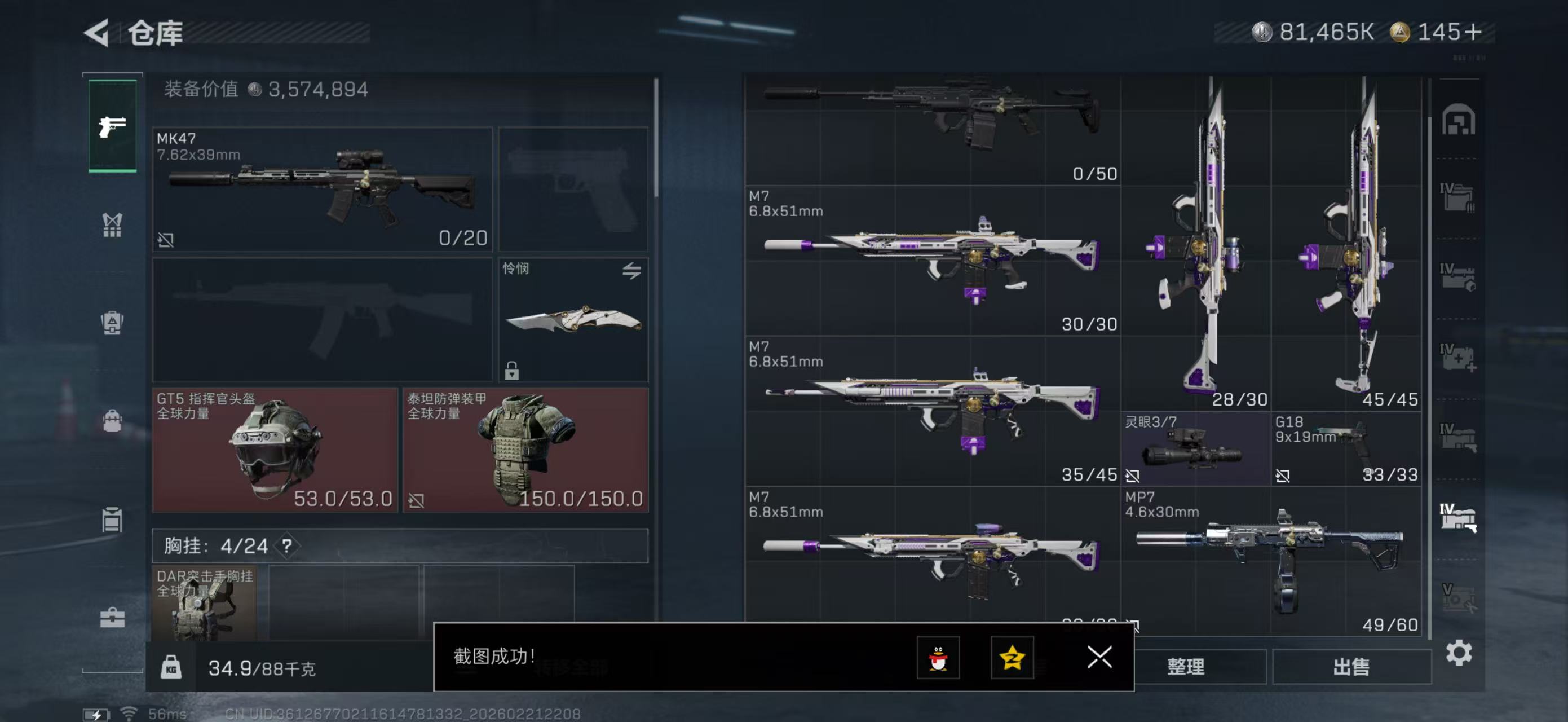Go back using the arrow beside 仓库

(97, 32)
